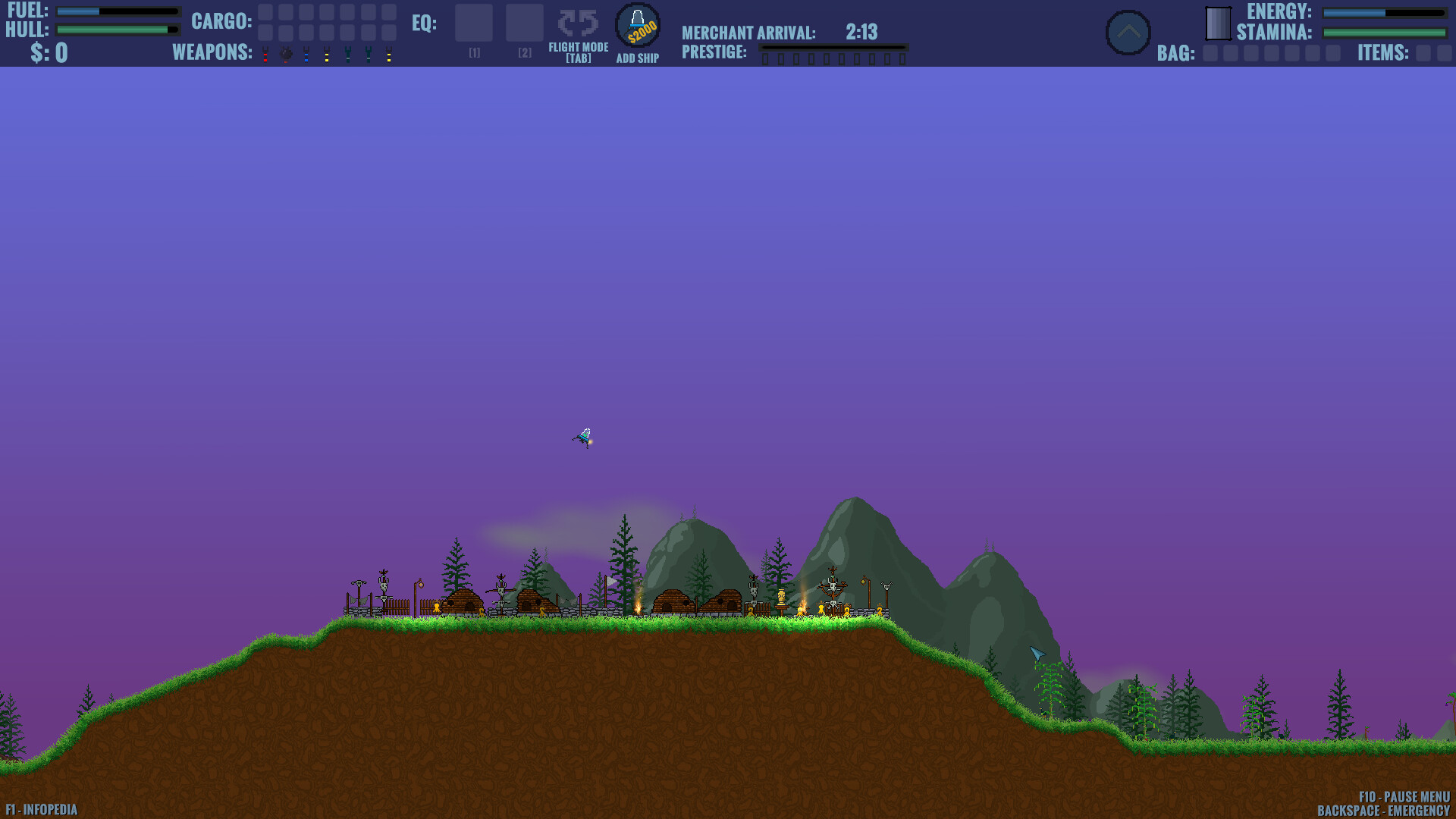This screenshot has height=819, width=1456.
Task: Select the first Cargo slot
Action: [x=264, y=11]
